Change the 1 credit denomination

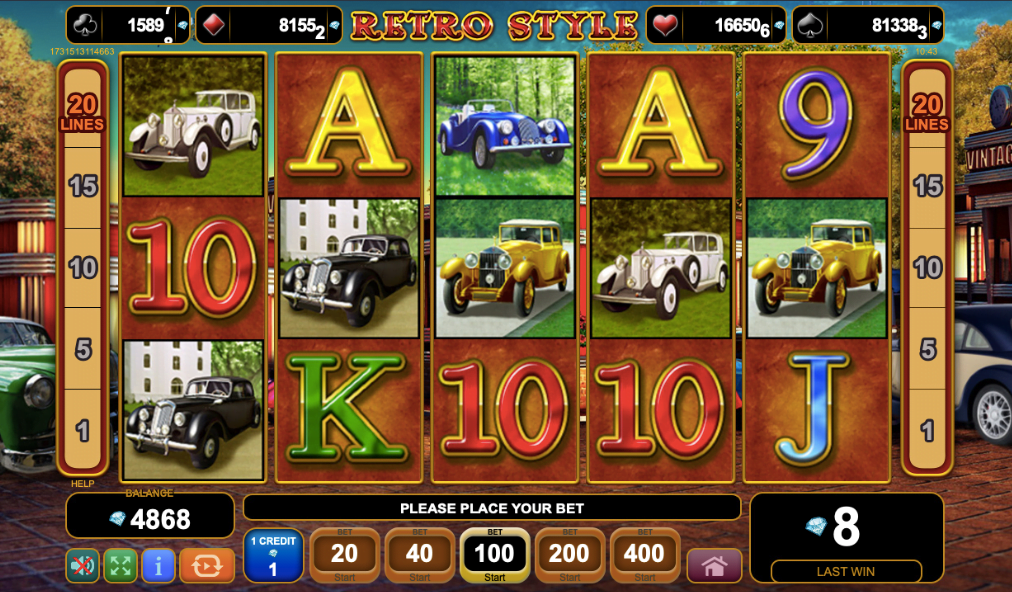coord(273,556)
